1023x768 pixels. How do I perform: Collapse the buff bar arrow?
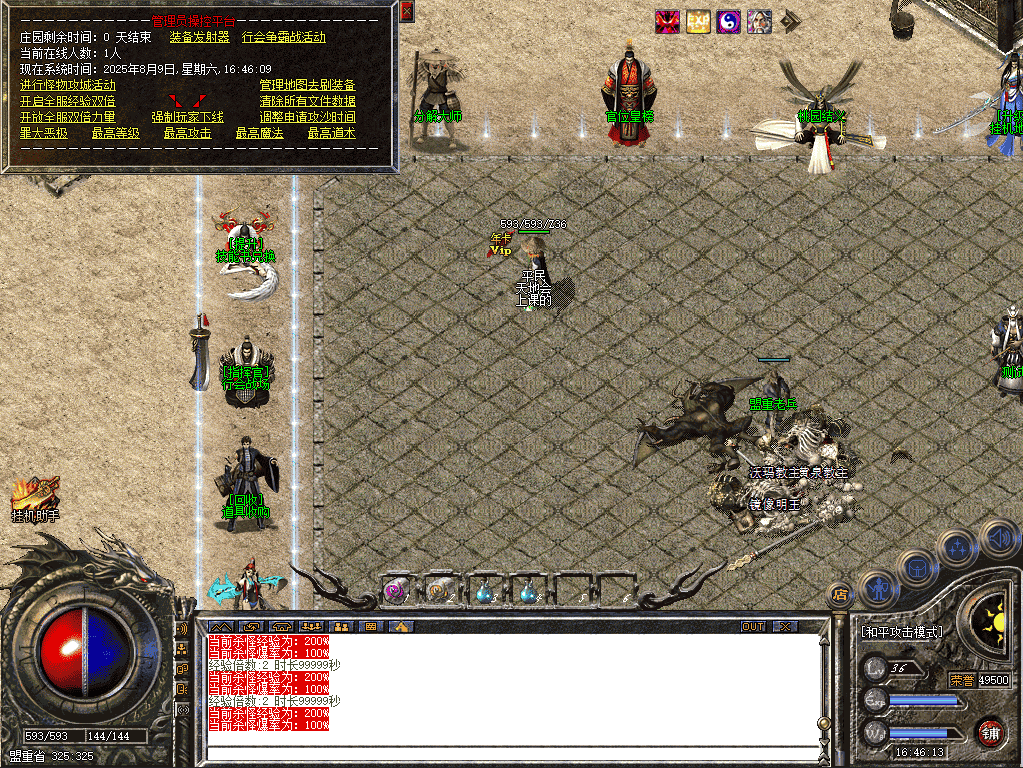pyautogui.click(x=790, y=22)
